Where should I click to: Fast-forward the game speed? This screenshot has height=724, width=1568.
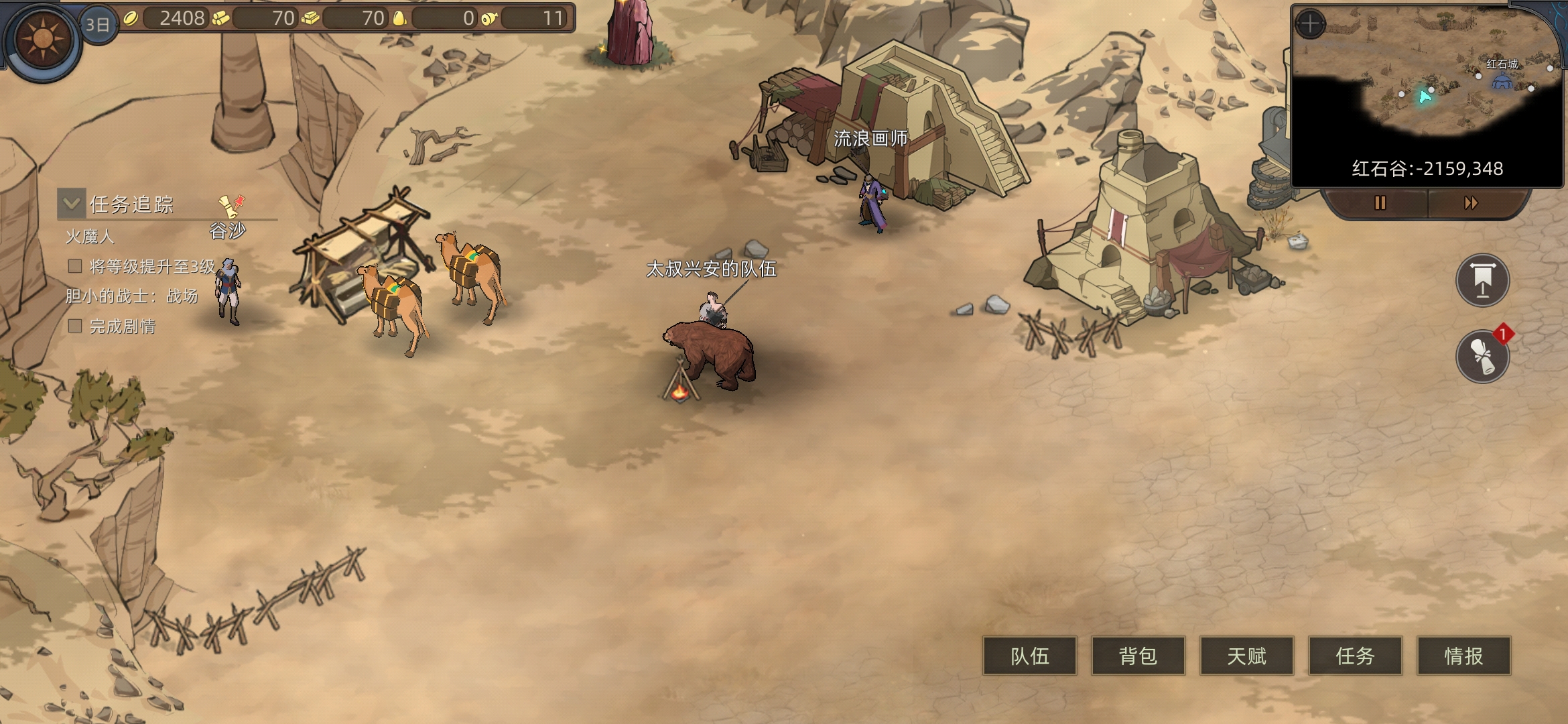[1471, 203]
